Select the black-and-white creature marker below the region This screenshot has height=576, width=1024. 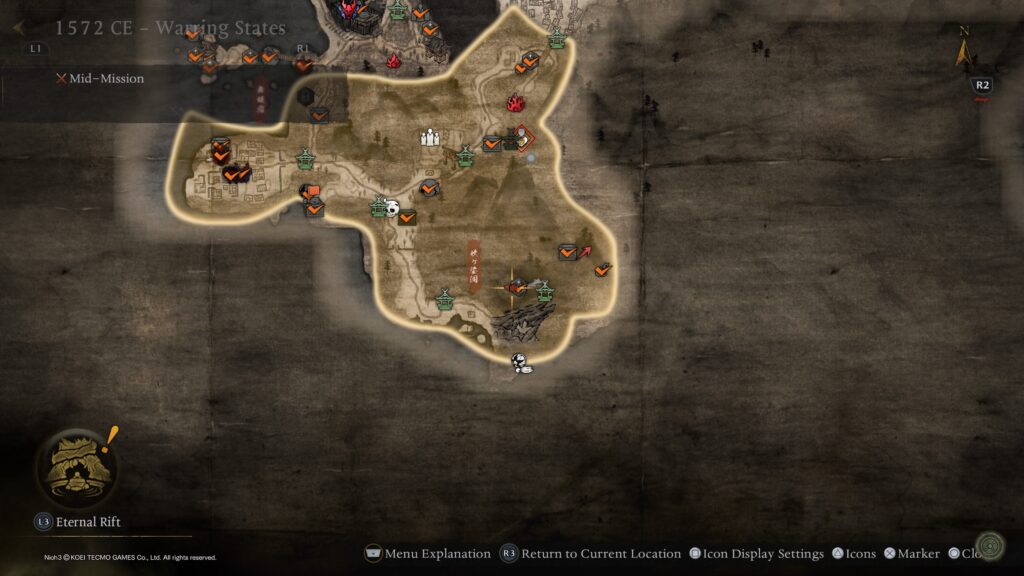point(521,364)
